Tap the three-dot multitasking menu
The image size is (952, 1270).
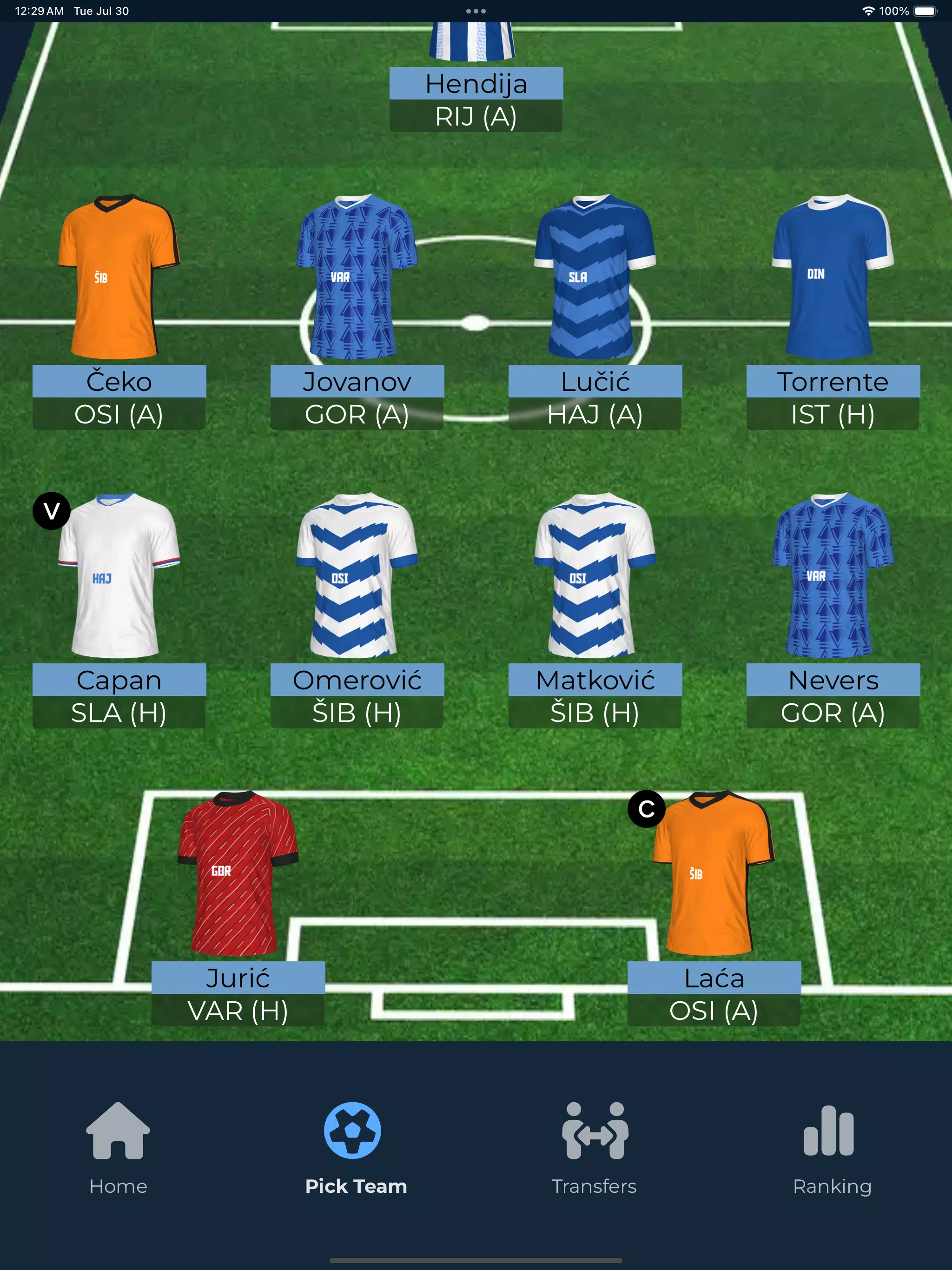pos(476,11)
